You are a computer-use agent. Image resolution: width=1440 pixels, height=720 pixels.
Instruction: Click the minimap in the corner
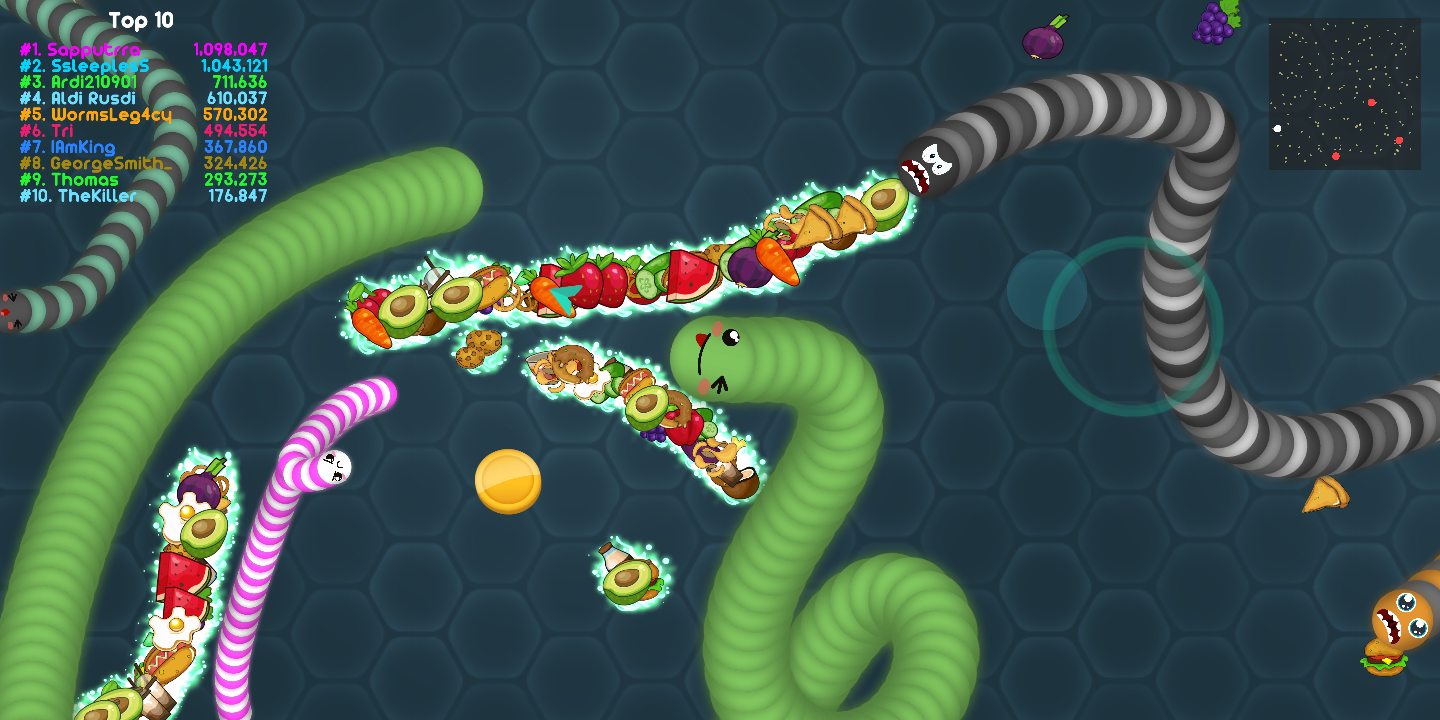1344,94
